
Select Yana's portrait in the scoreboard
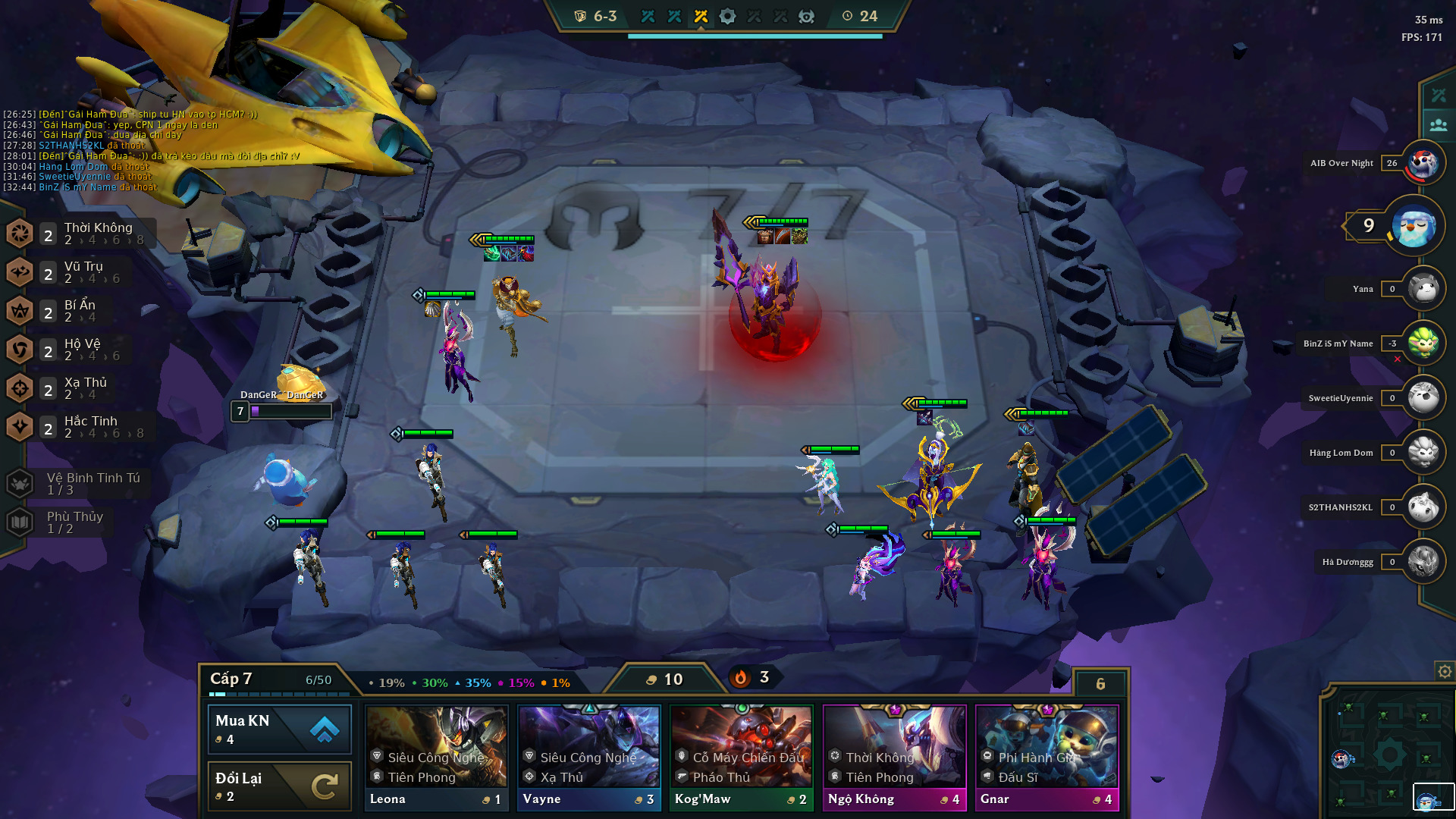pyautogui.click(x=1423, y=289)
